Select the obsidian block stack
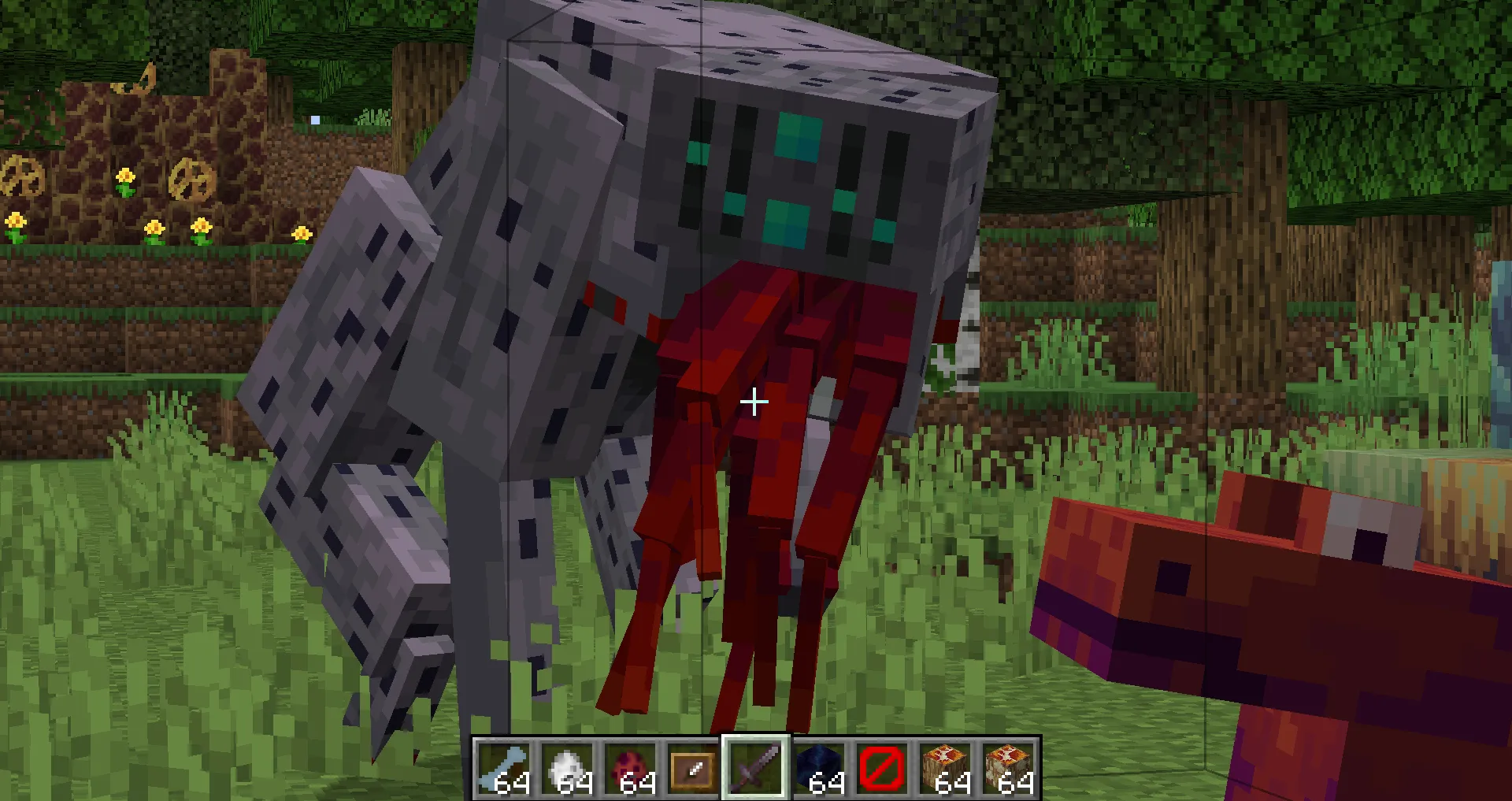Viewport: 1512px width, 801px height. [x=819, y=768]
